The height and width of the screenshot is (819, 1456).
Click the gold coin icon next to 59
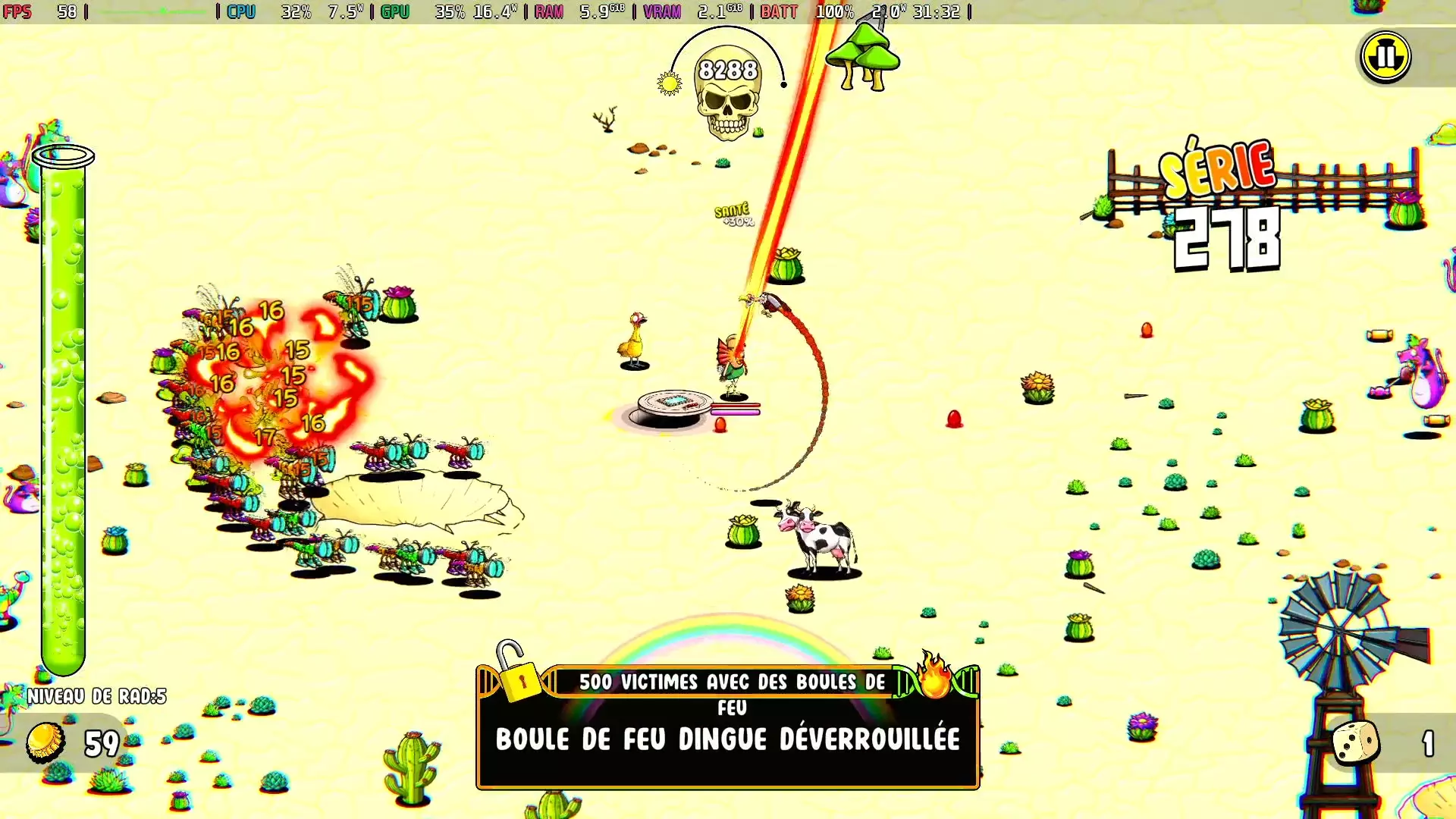[x=47, y=741]
